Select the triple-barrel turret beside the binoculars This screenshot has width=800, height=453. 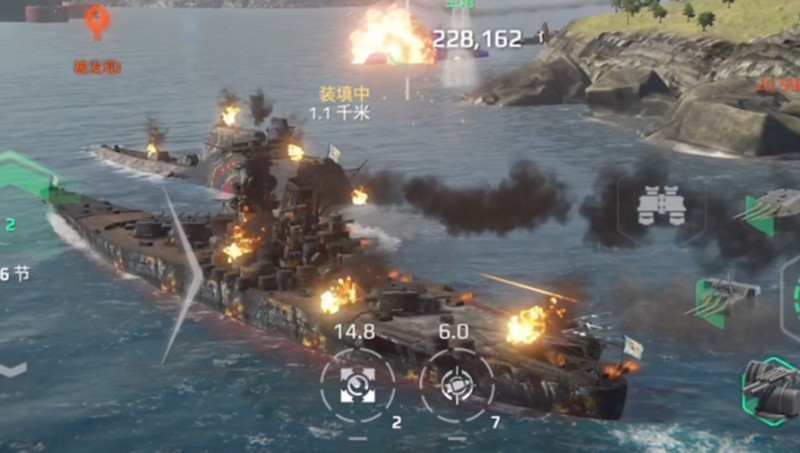coord(768,211)
